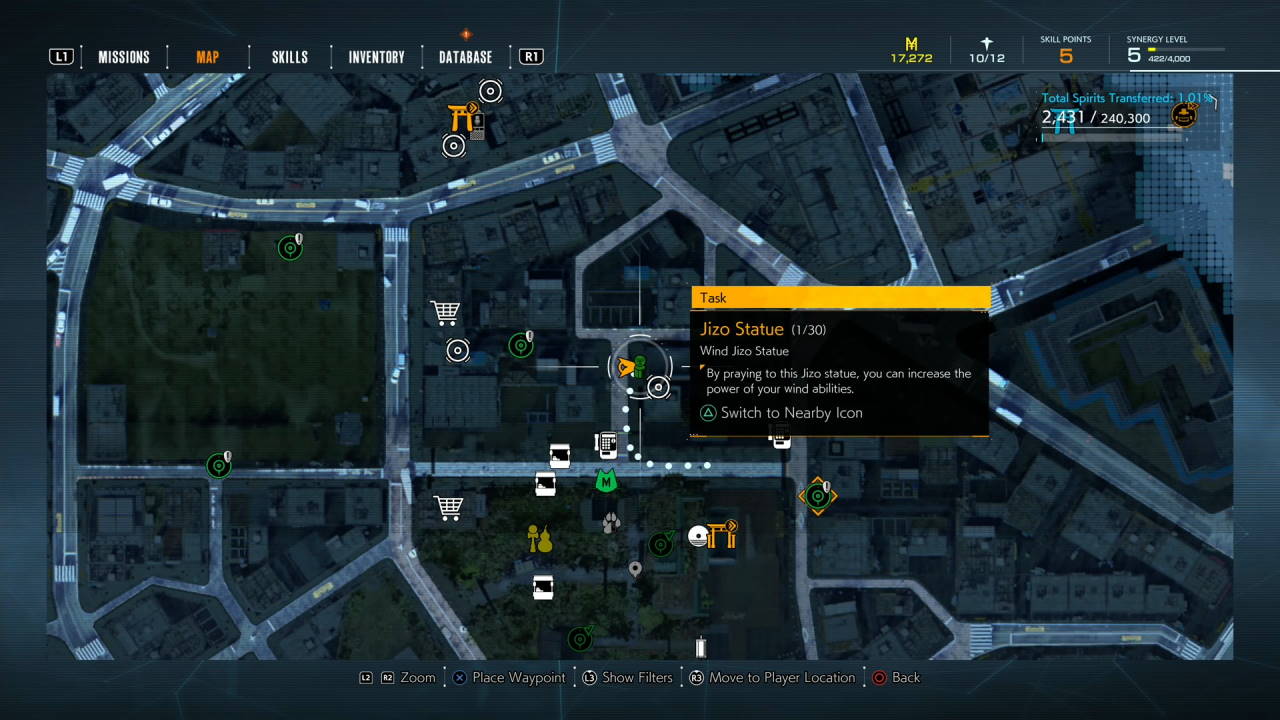1280x720 pixels.
Task: Select the green M mask marker
Action: 606,482
